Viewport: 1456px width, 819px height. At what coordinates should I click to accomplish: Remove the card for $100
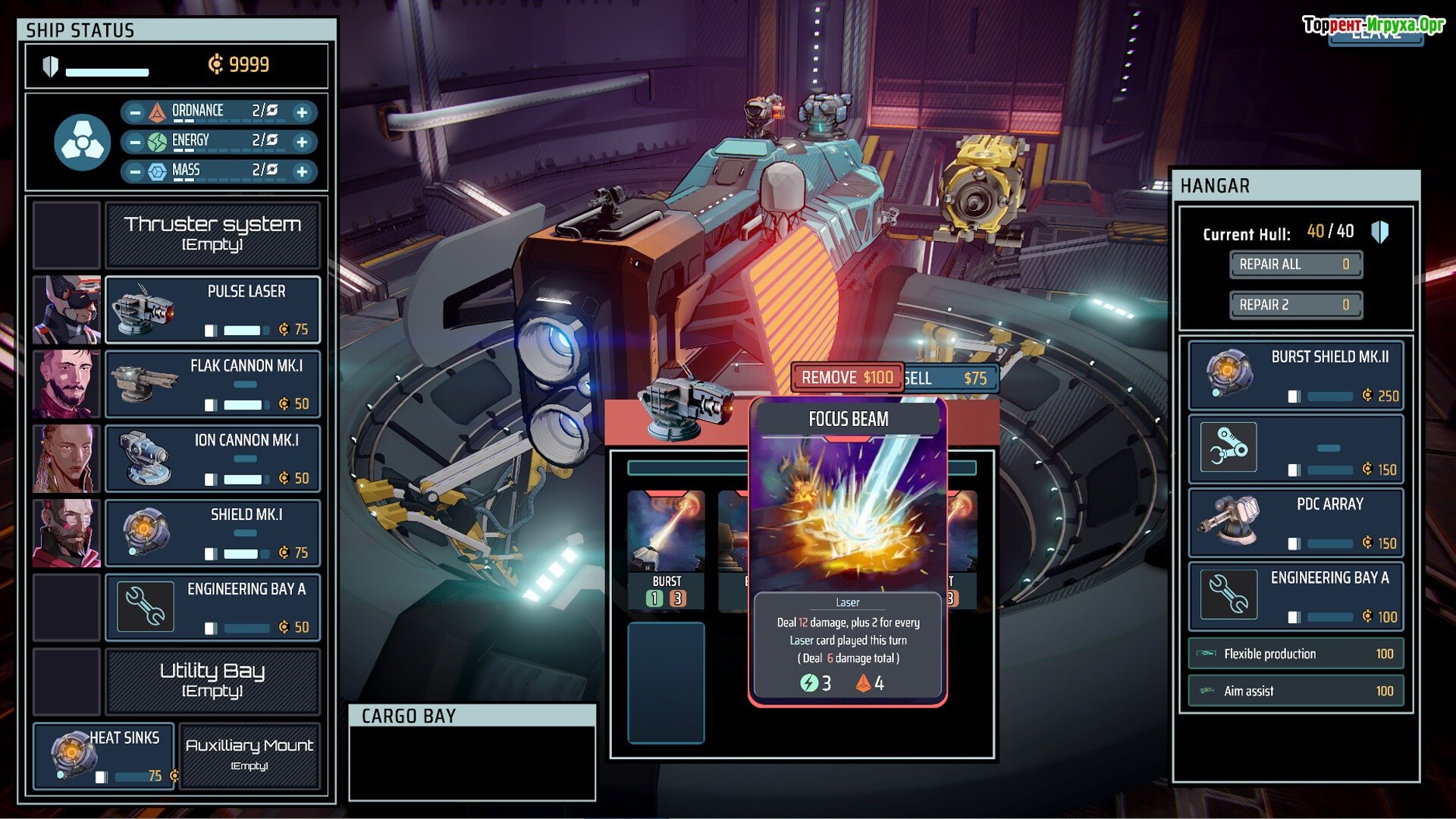click(847, 378)
